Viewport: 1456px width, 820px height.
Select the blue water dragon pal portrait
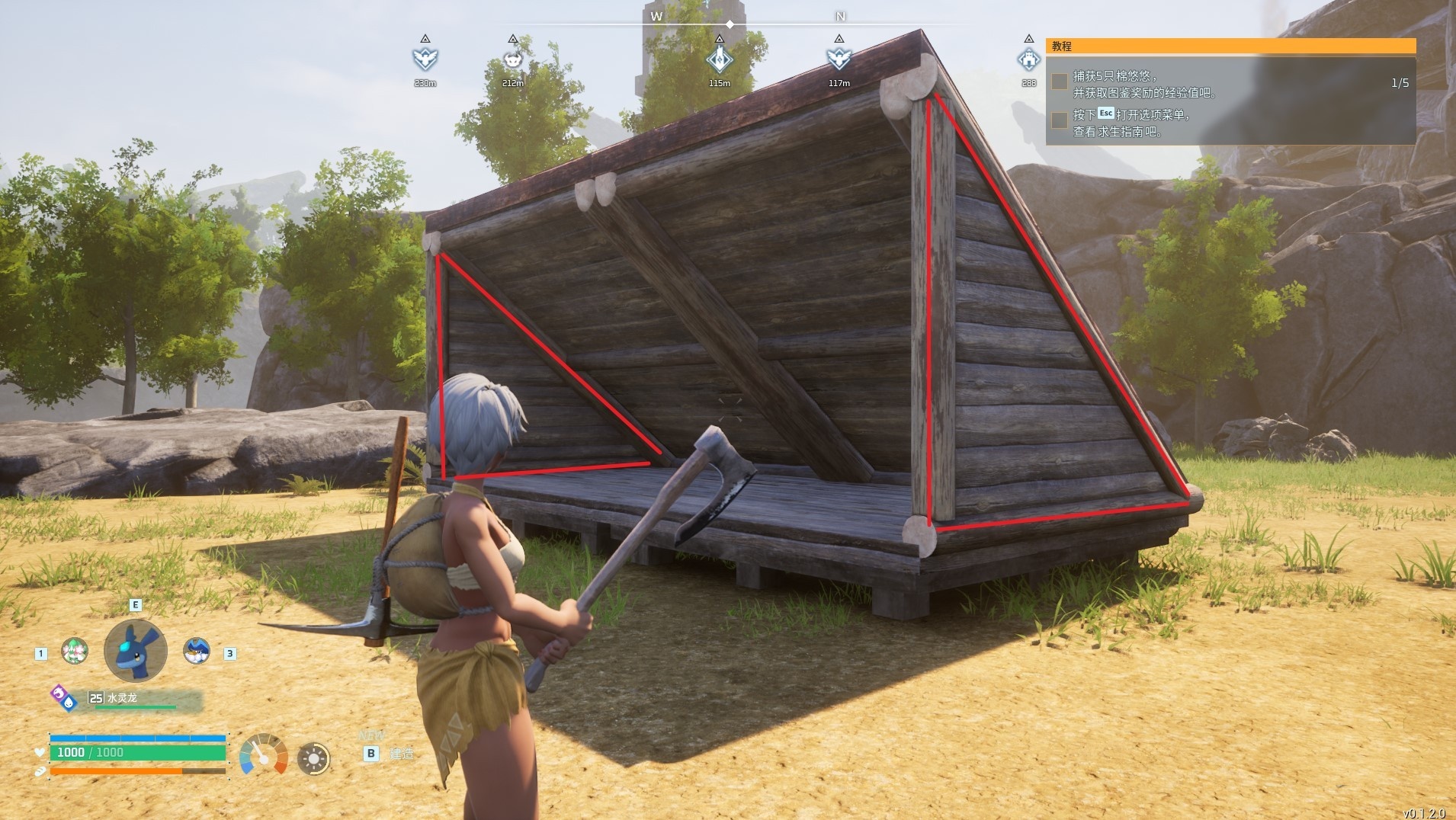136,651
